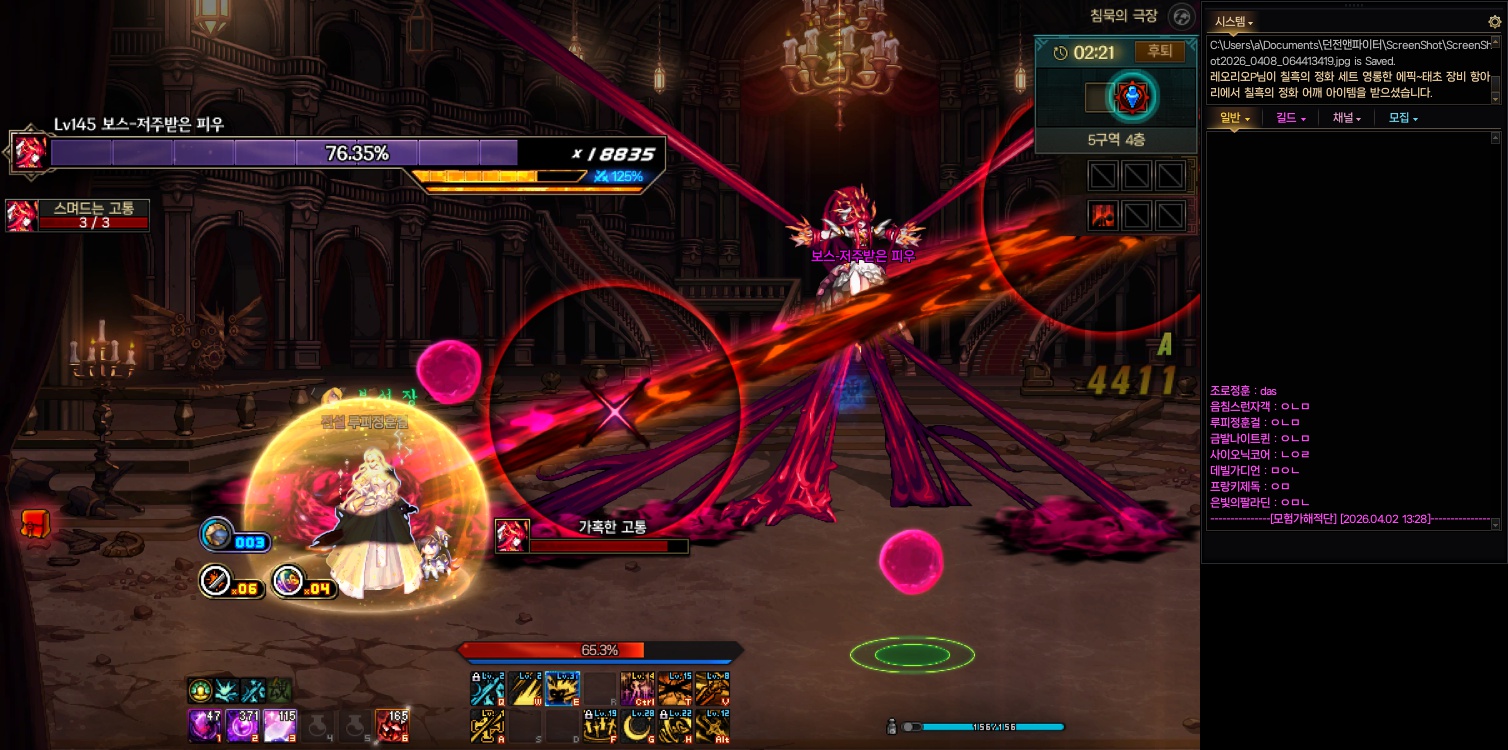The image size is (1508, 750).
Task: Open the 모집 recruitment chat tab
Action: coord(1403,118)
